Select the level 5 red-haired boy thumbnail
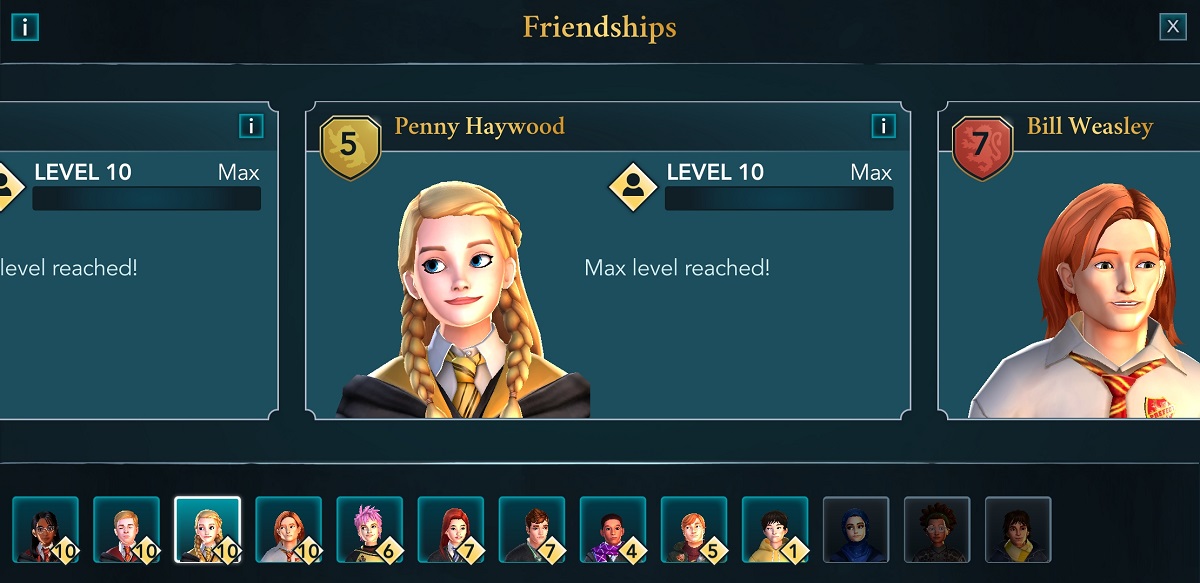1200x583 pixels. [693, 529]
